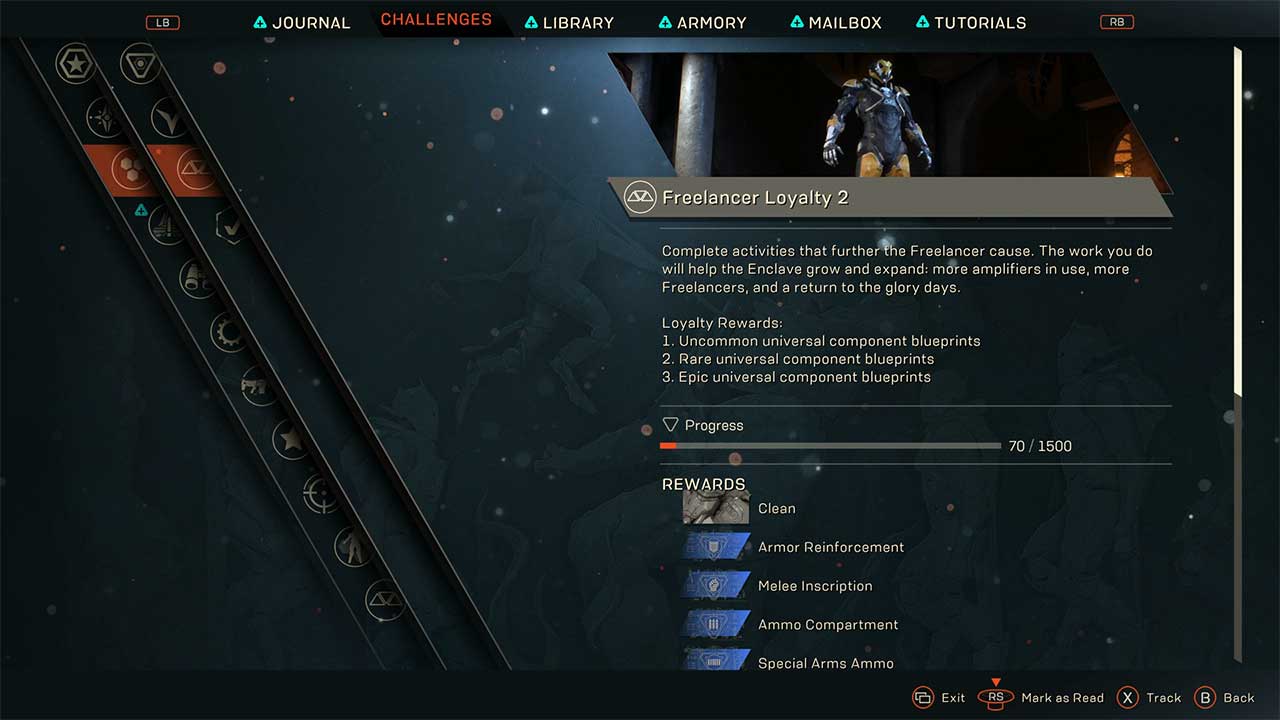Select the crosshair weapon challenges icon
This screenshot has height=720, width=1280.
pos(318,495)
